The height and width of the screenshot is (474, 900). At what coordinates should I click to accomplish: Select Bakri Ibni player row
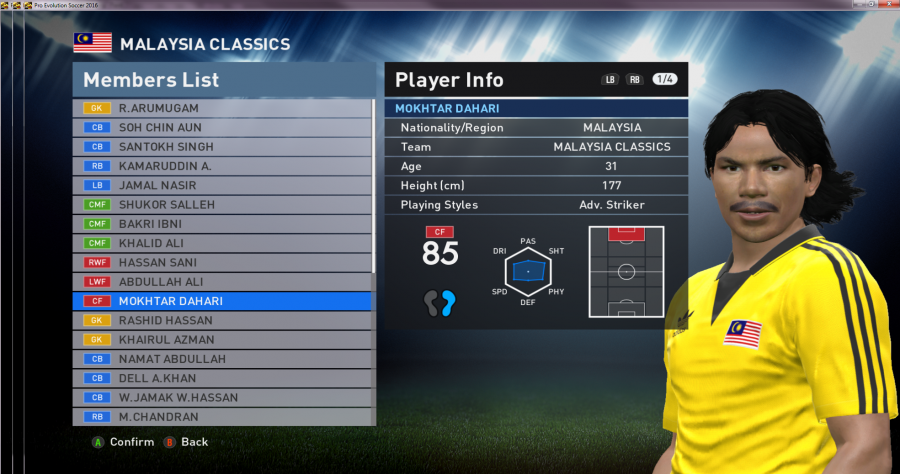[222, 224]
